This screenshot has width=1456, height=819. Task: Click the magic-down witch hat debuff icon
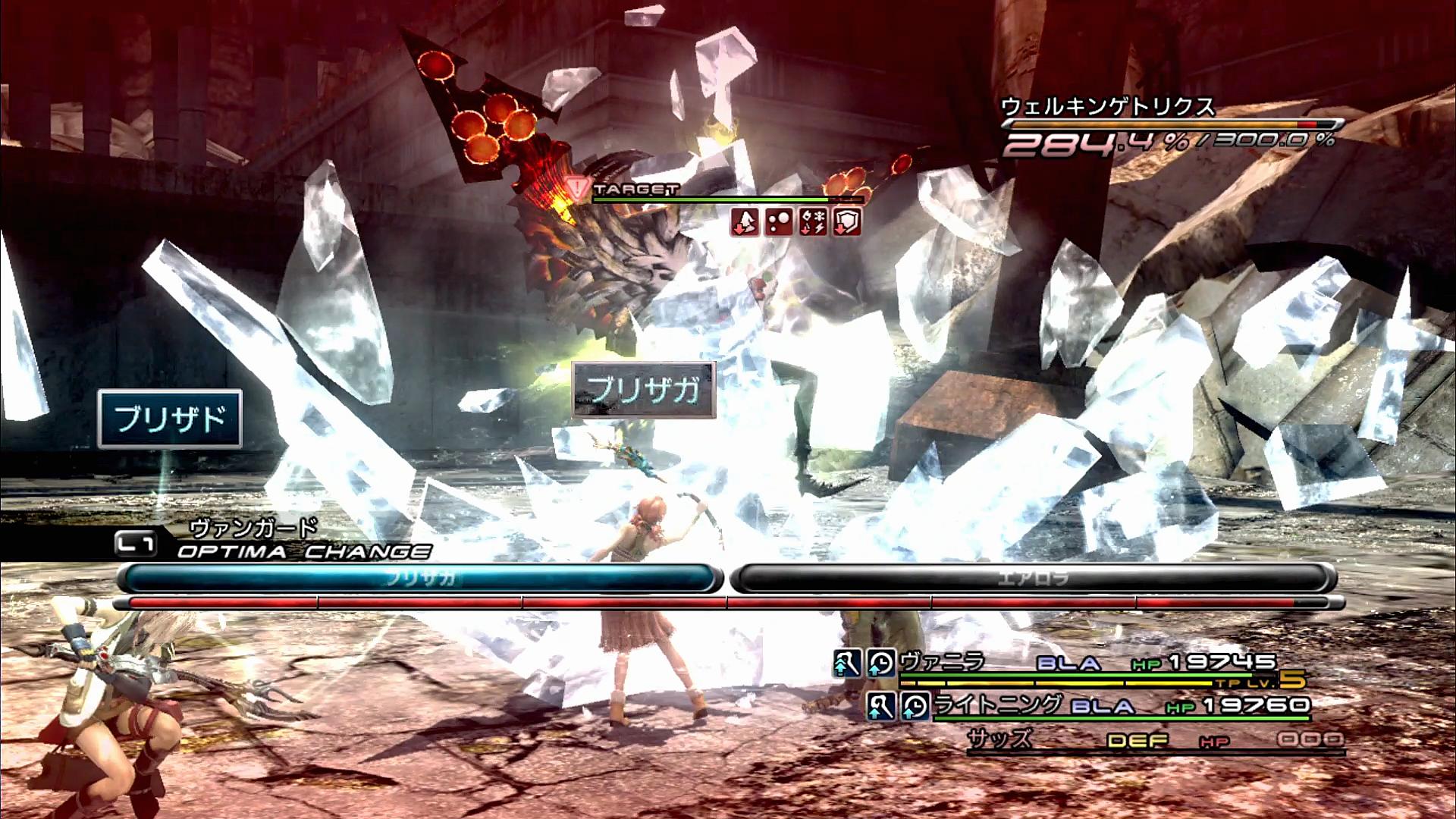(x=745, y=222)
